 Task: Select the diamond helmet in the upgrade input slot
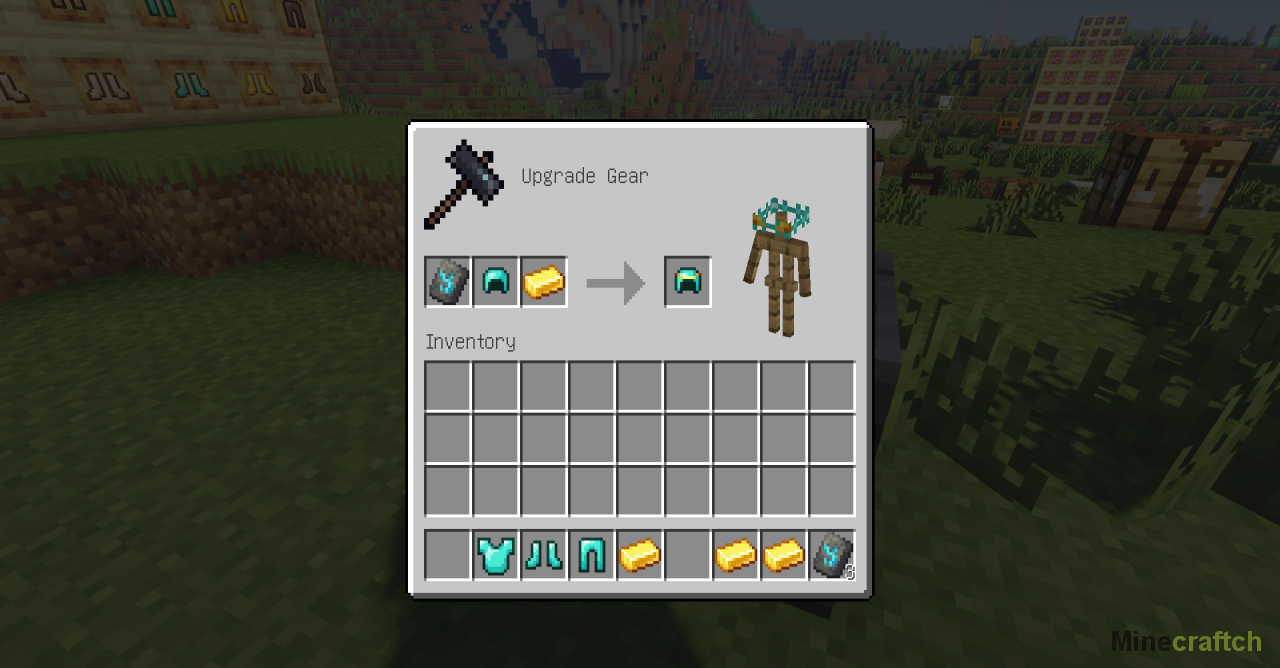click(495, 282)
